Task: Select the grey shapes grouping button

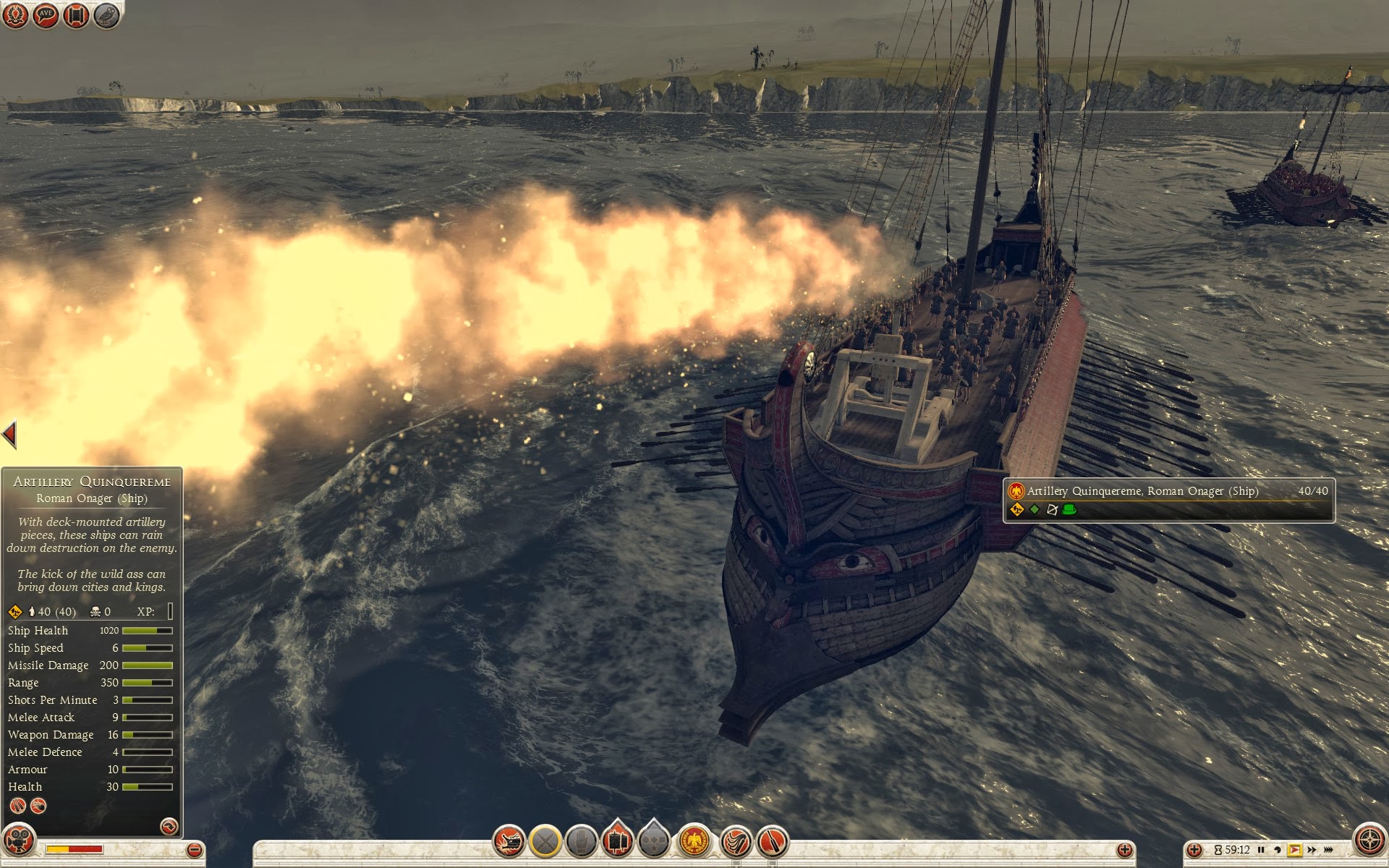Action: pos(654,841)
